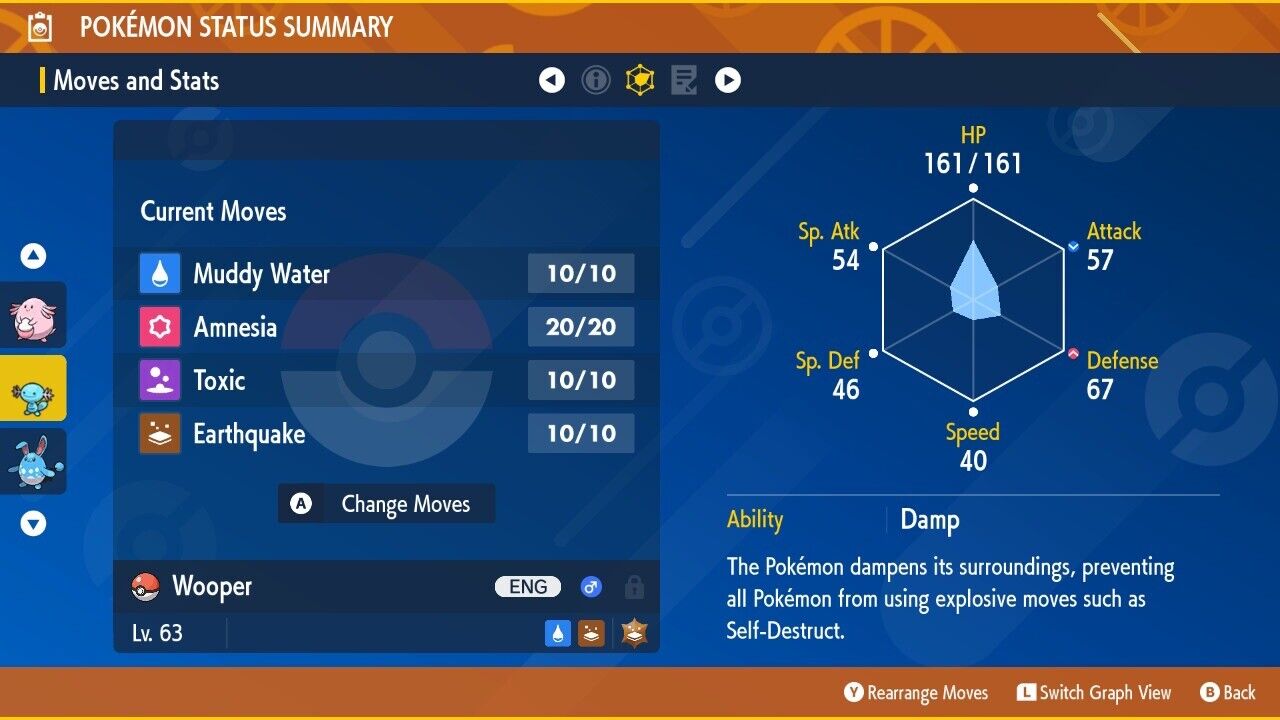
Task: Activate Switch Graph View
Action: 1093,693
